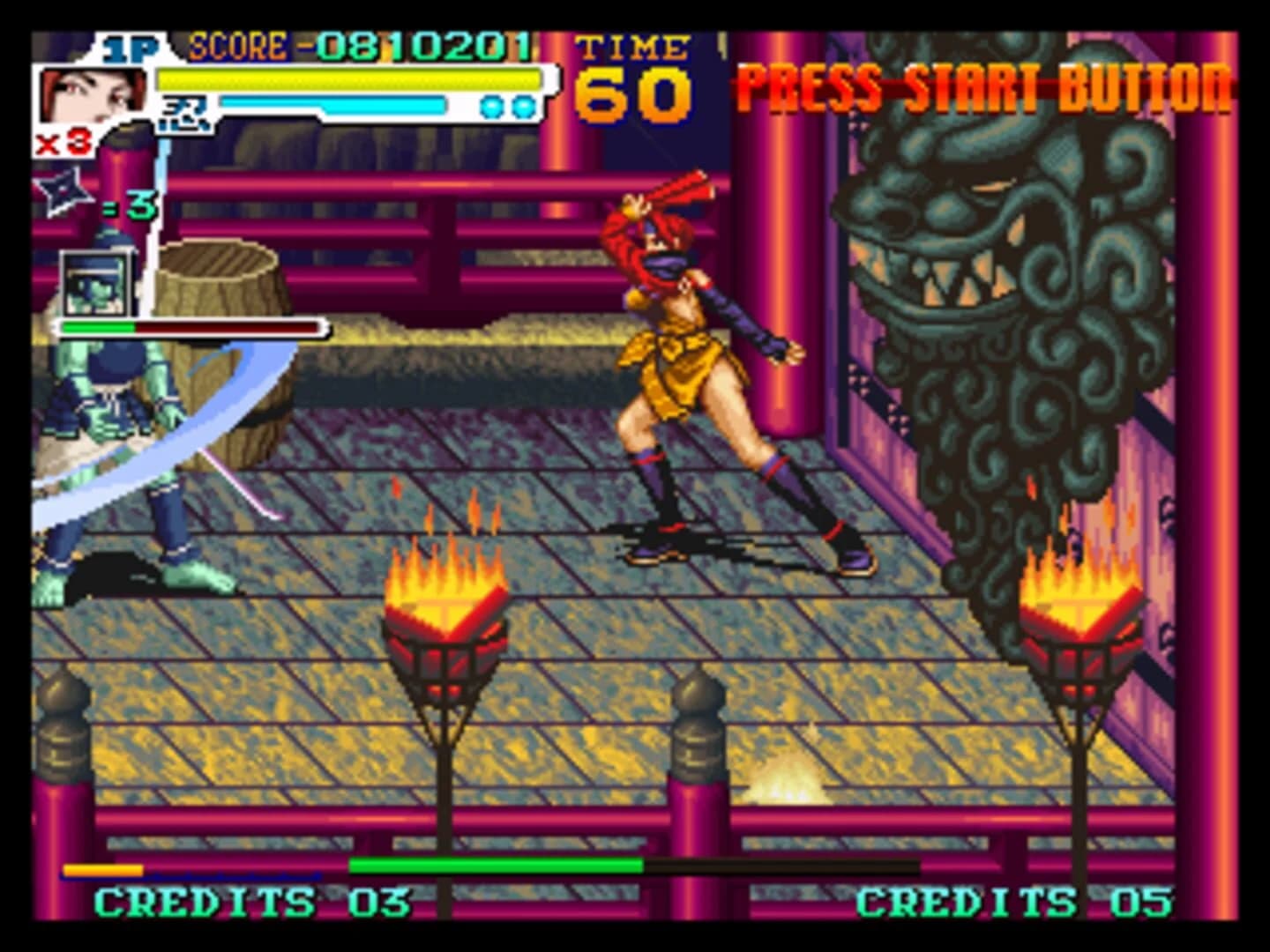Screen dimensions: 1270x952
Task: Click the enemy ninja portrait thumbnail
Action: coord(97,282)
